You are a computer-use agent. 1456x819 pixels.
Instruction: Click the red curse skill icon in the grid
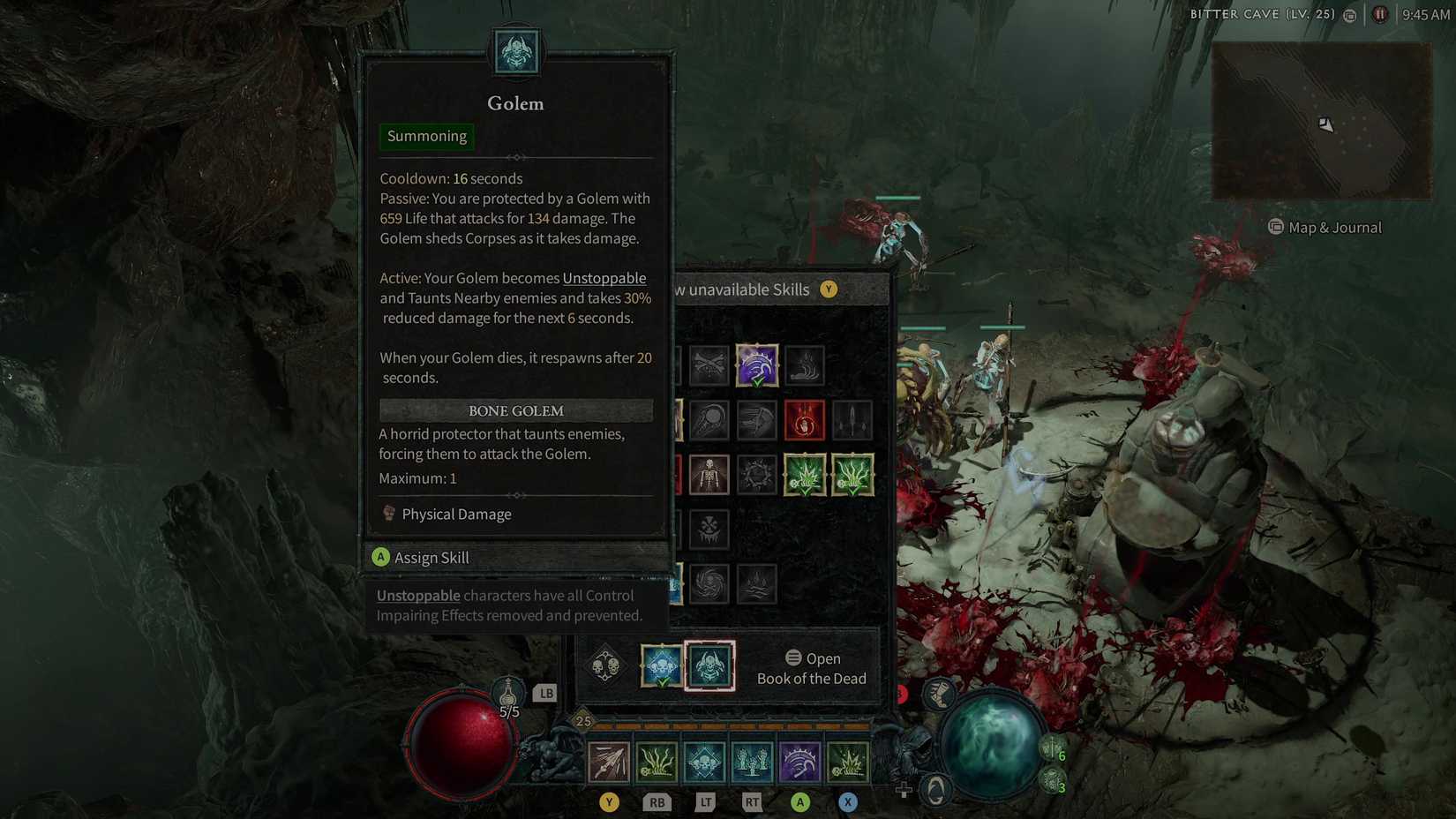click(x=804, y=419)
